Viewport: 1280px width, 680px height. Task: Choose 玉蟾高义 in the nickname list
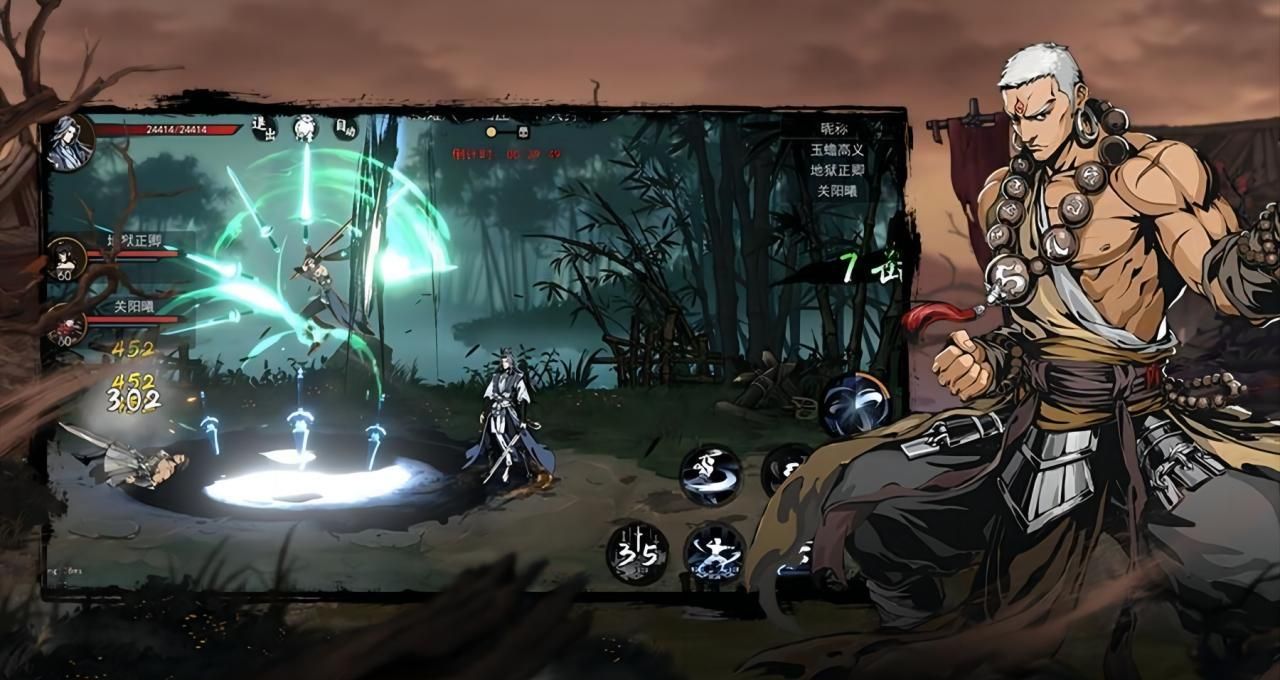(837, 149)
